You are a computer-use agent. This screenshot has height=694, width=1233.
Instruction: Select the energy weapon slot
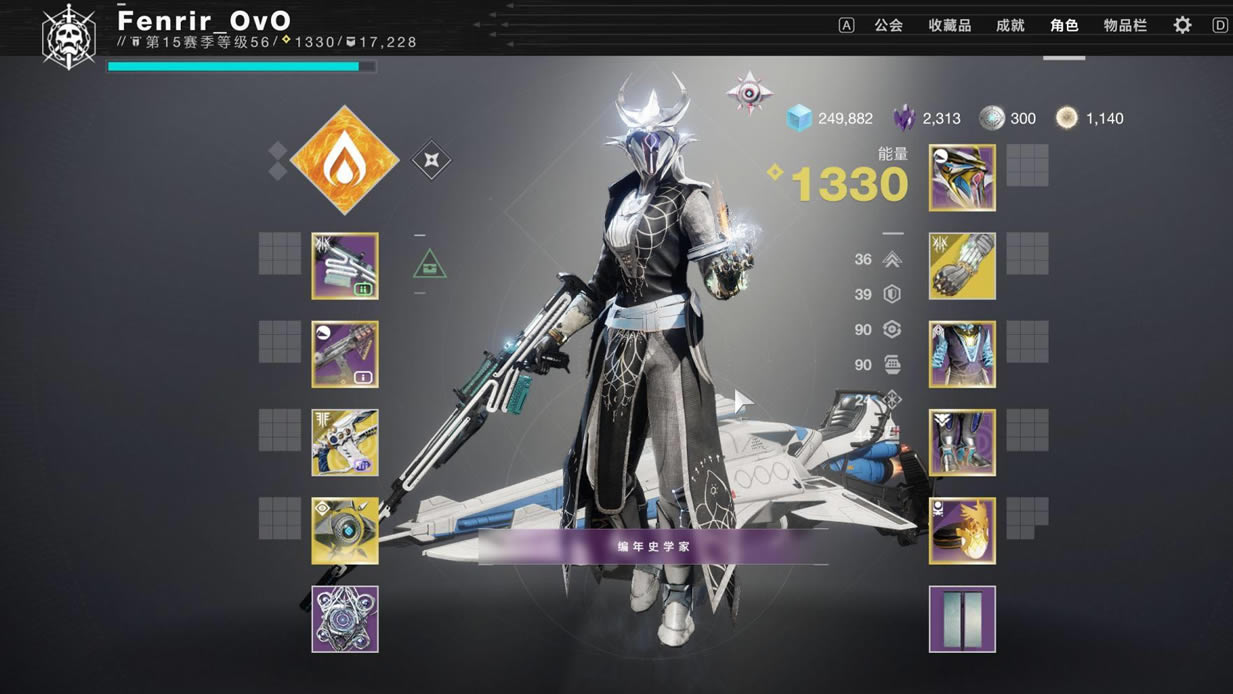pyautogui.click(x=345, y=354)
